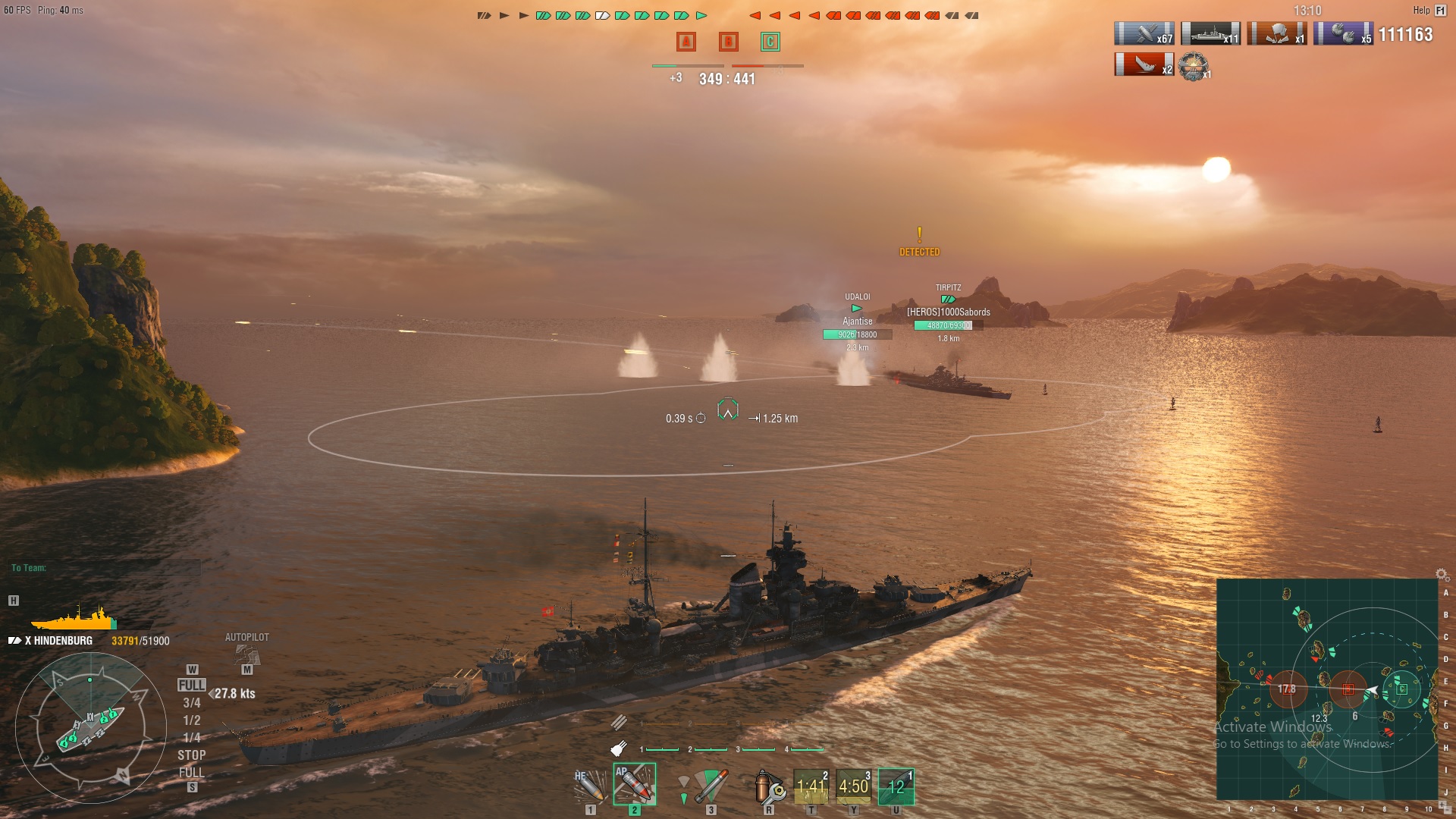Click capture point C on the minimap
Screen dimensions: 1456x819
(x=1402, y=689)
